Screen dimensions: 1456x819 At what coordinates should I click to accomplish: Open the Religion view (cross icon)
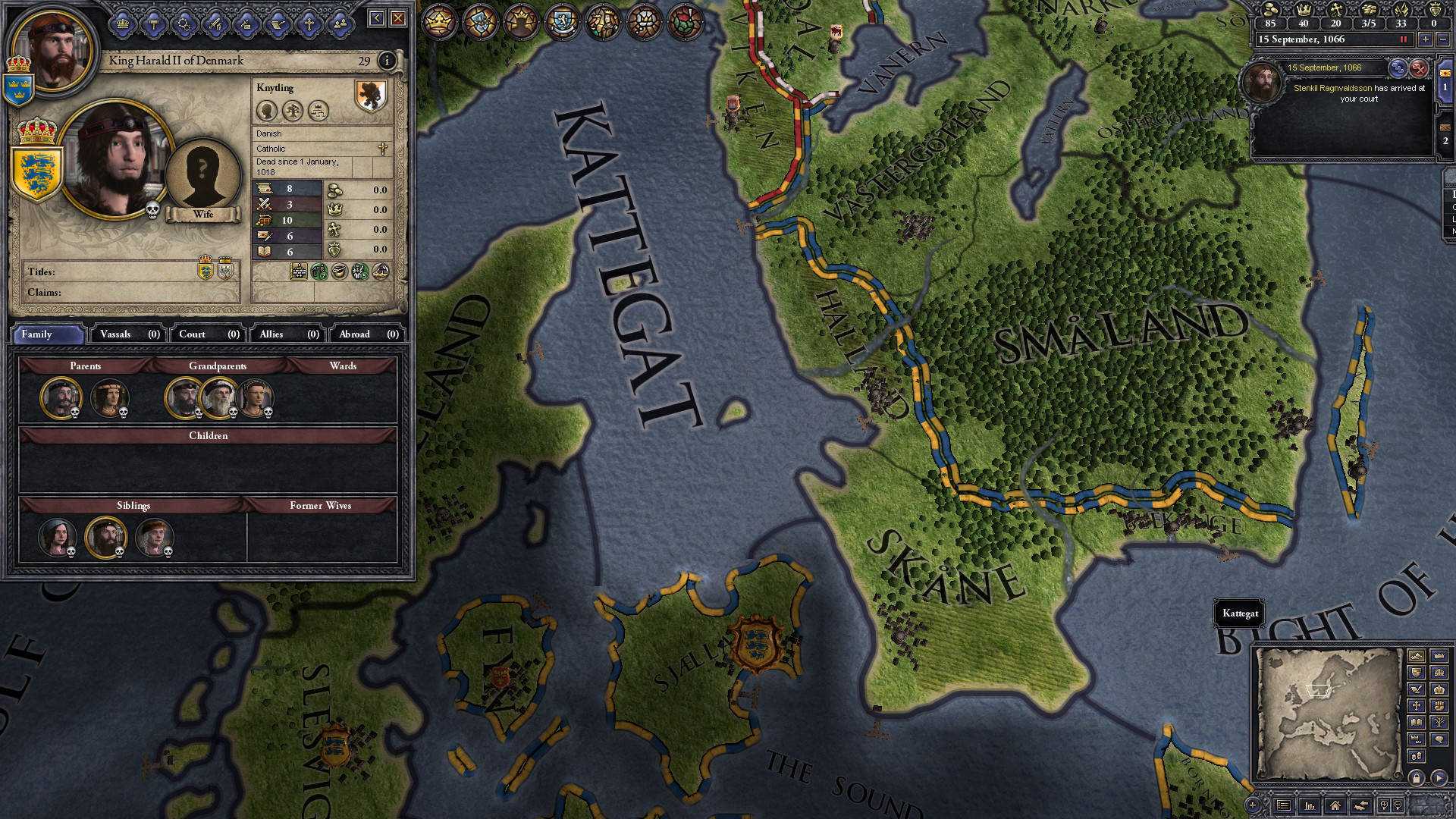309,25
